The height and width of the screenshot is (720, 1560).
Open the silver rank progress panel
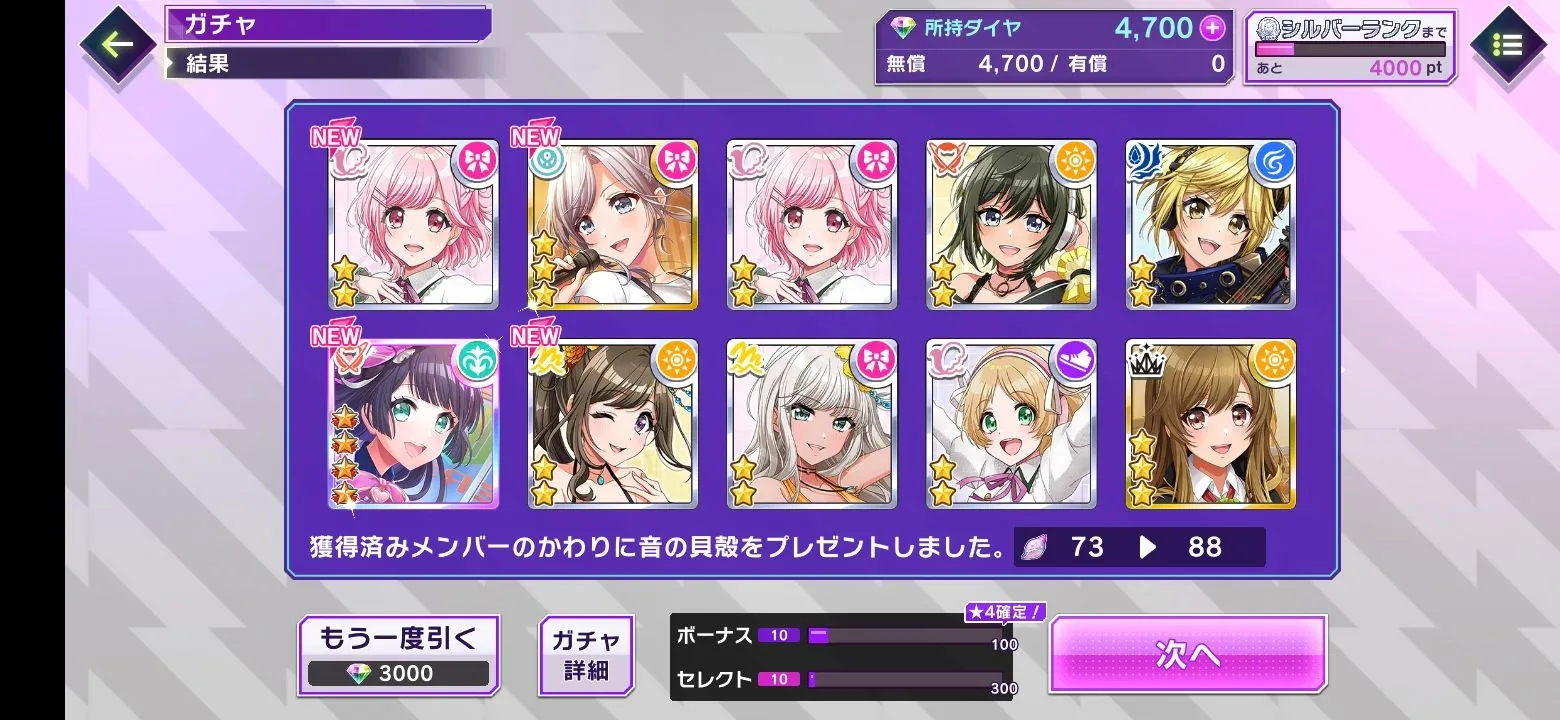coord(1349,48)
